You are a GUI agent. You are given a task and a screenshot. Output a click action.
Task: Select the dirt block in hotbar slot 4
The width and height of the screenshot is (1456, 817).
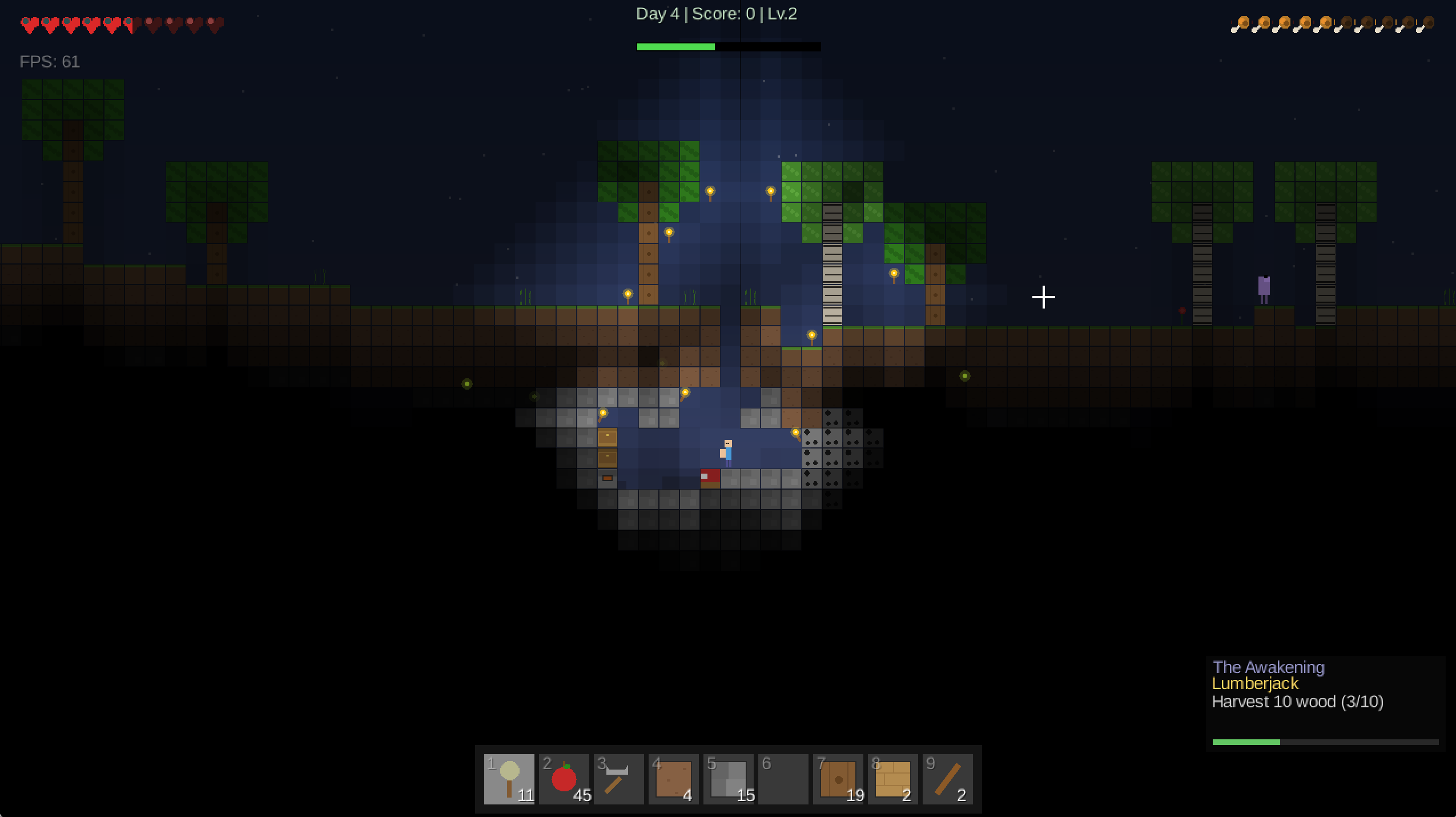(x=673, y=779)
